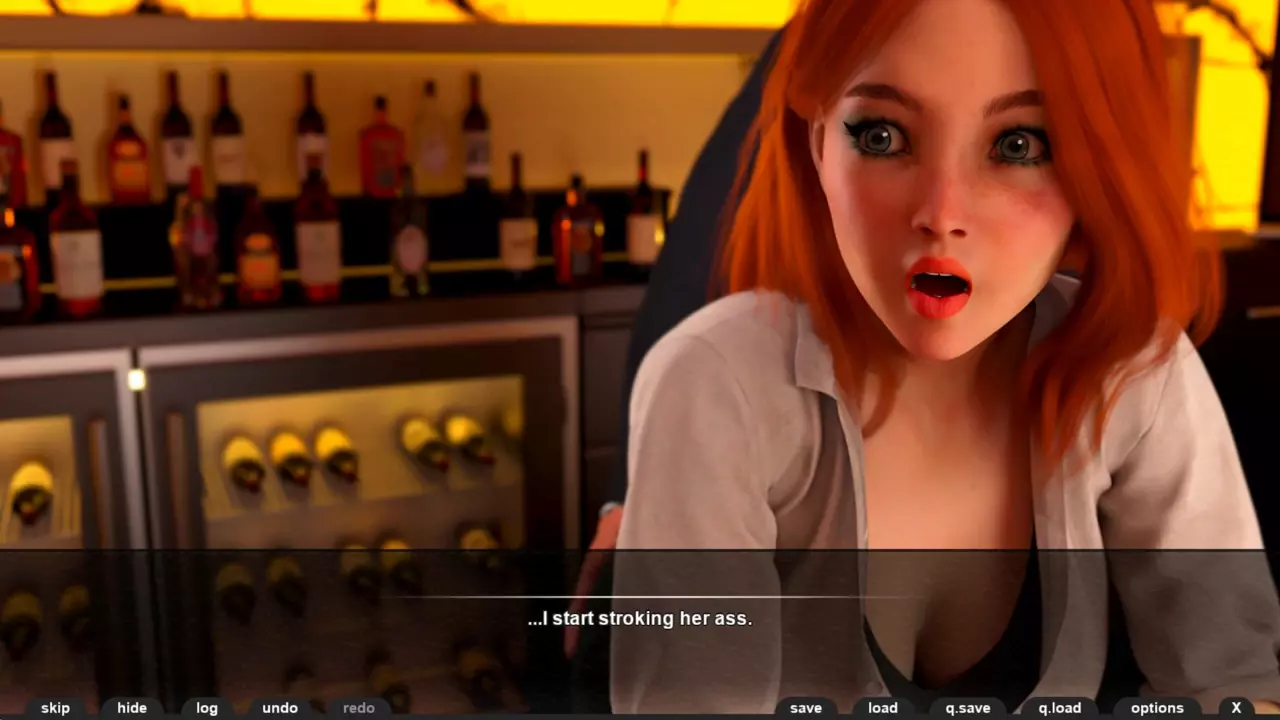Open the save menu

click(805, 708)
